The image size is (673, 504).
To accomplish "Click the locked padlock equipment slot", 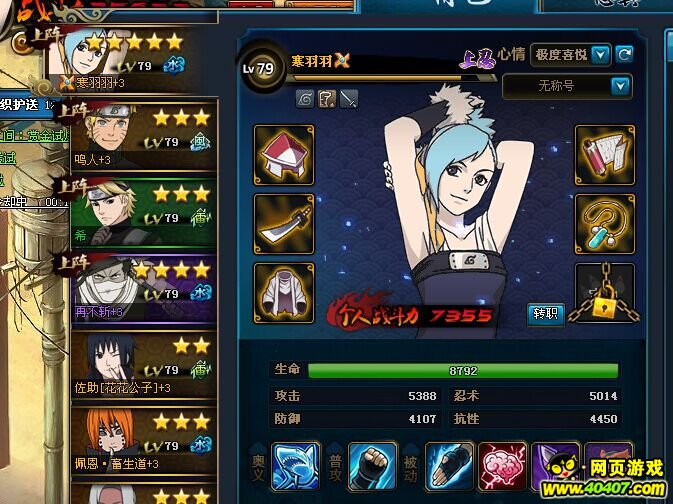I will (604, 293).
